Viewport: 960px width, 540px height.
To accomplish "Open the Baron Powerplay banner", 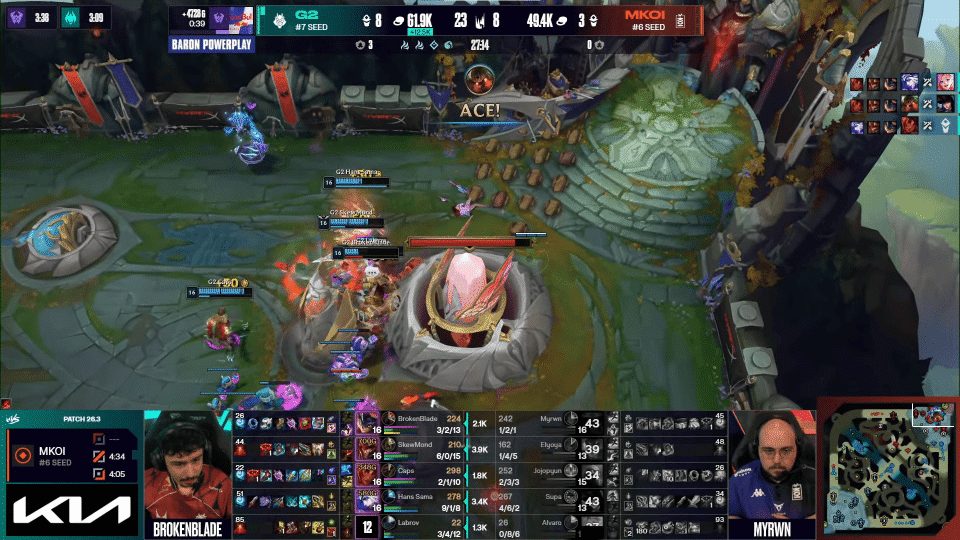I will point(212,45).
